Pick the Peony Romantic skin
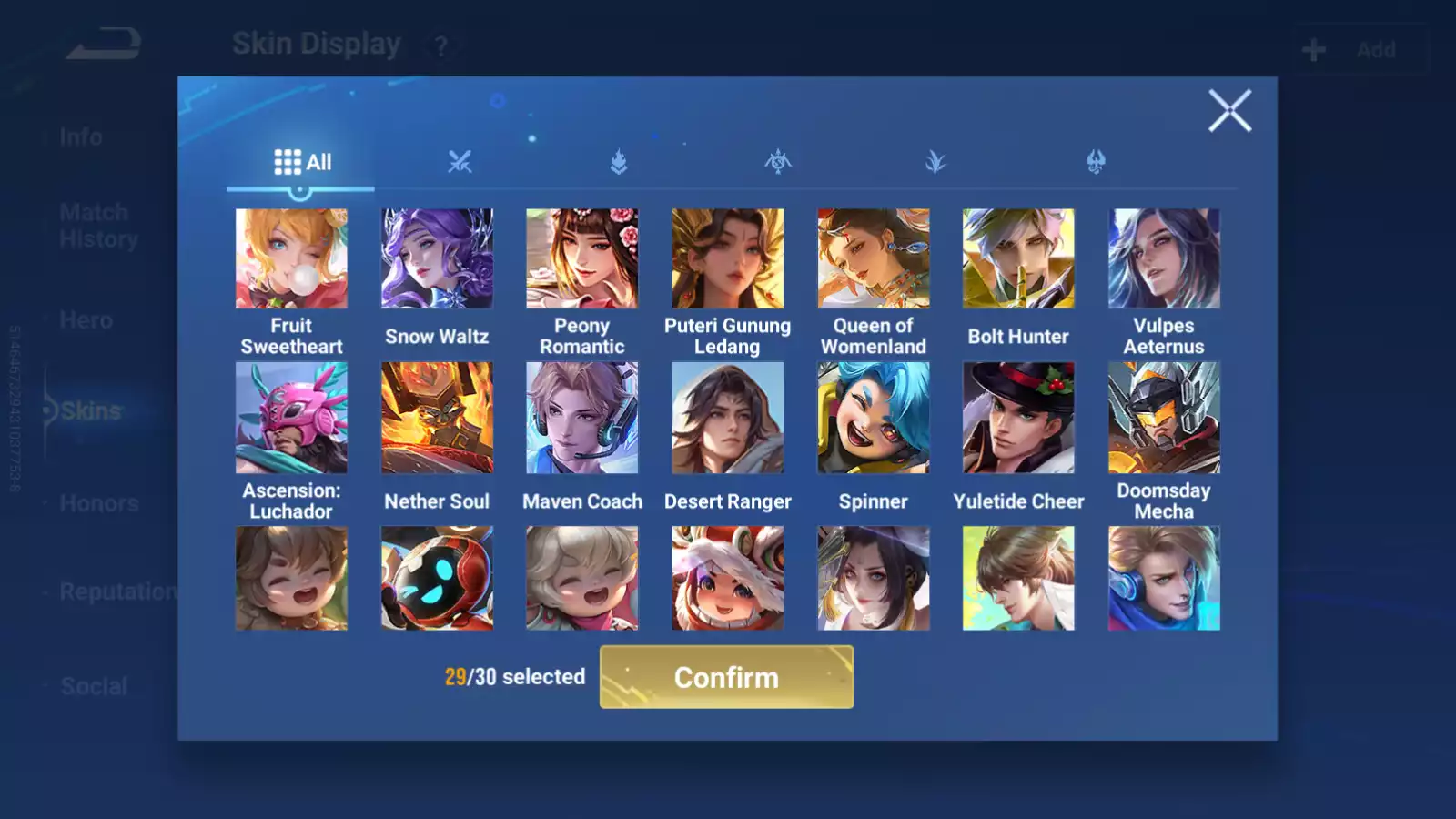 [x=582, y=258]
